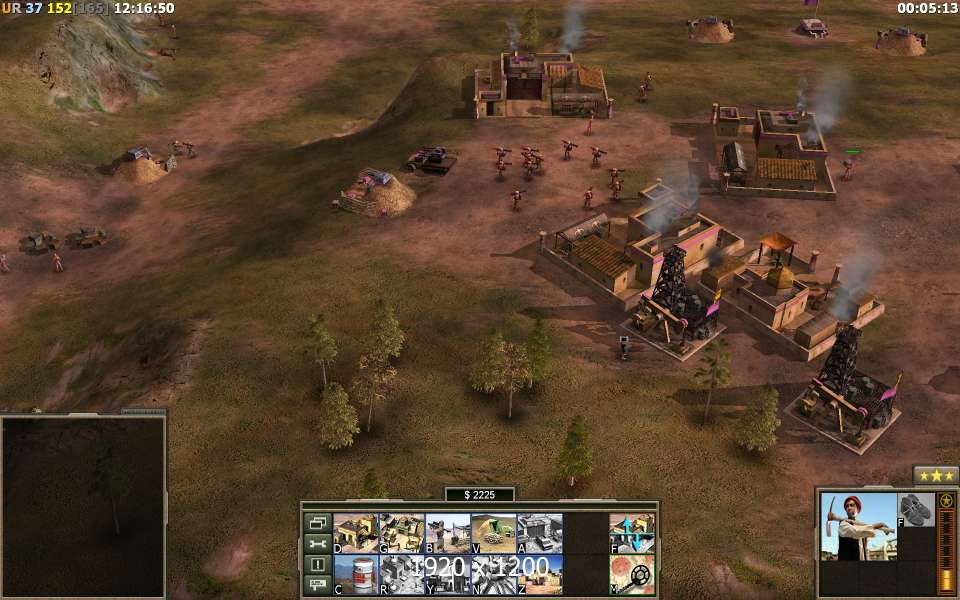Viewport: 960px width, 600px height.
Task: Choose the desert building icon marked Z
Action: [x=539, y=574]
